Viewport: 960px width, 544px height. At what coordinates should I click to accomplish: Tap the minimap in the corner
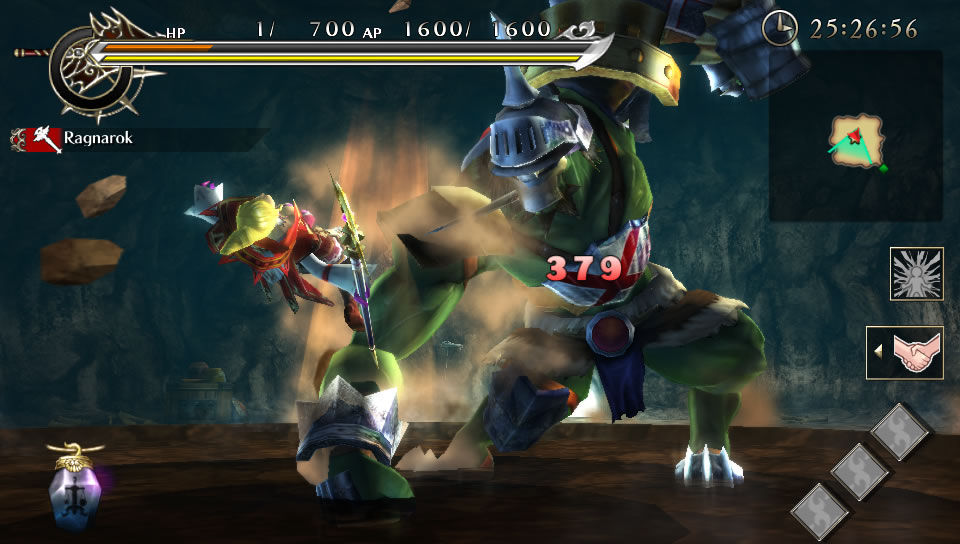pyautogui.click(x=855, y=137)
